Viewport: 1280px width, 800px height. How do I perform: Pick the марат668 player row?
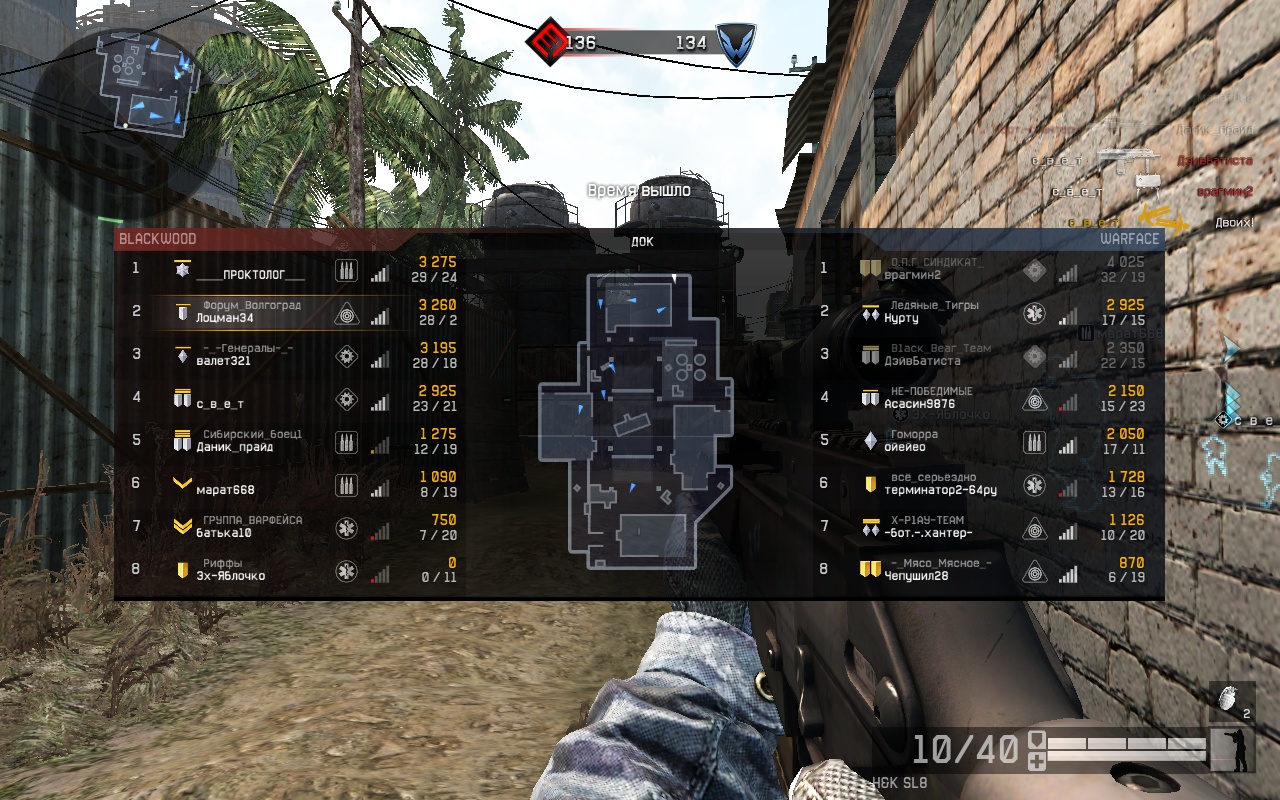(226, 490)
